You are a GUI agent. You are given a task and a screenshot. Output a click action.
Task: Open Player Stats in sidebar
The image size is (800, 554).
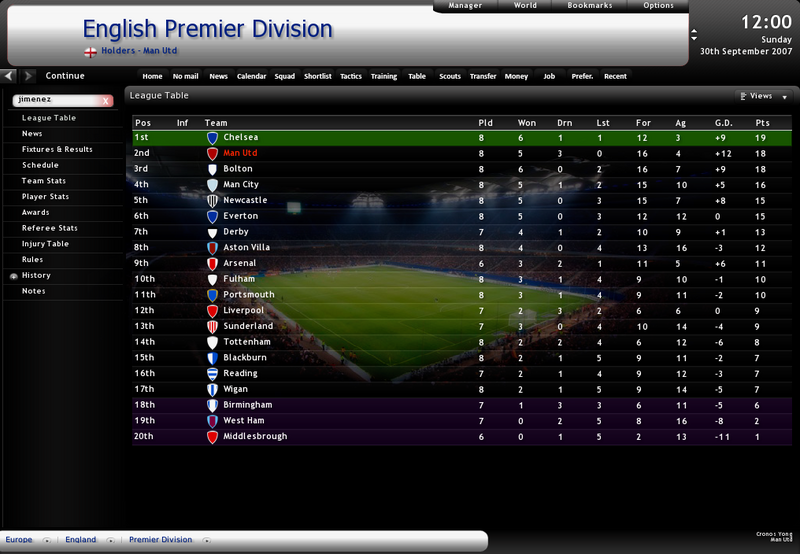46,197
